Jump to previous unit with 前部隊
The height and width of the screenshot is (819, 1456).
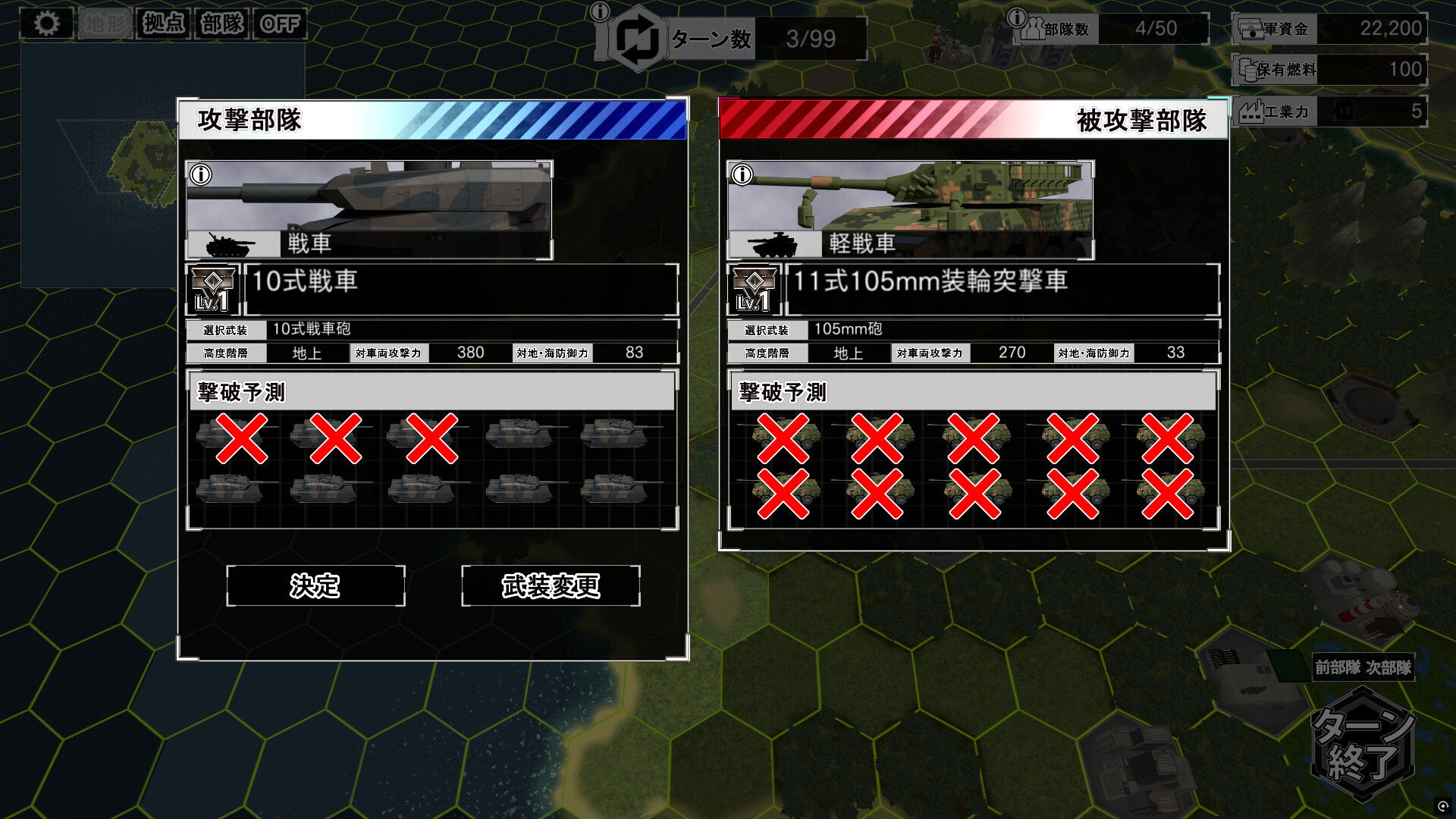click(1338, 667)
